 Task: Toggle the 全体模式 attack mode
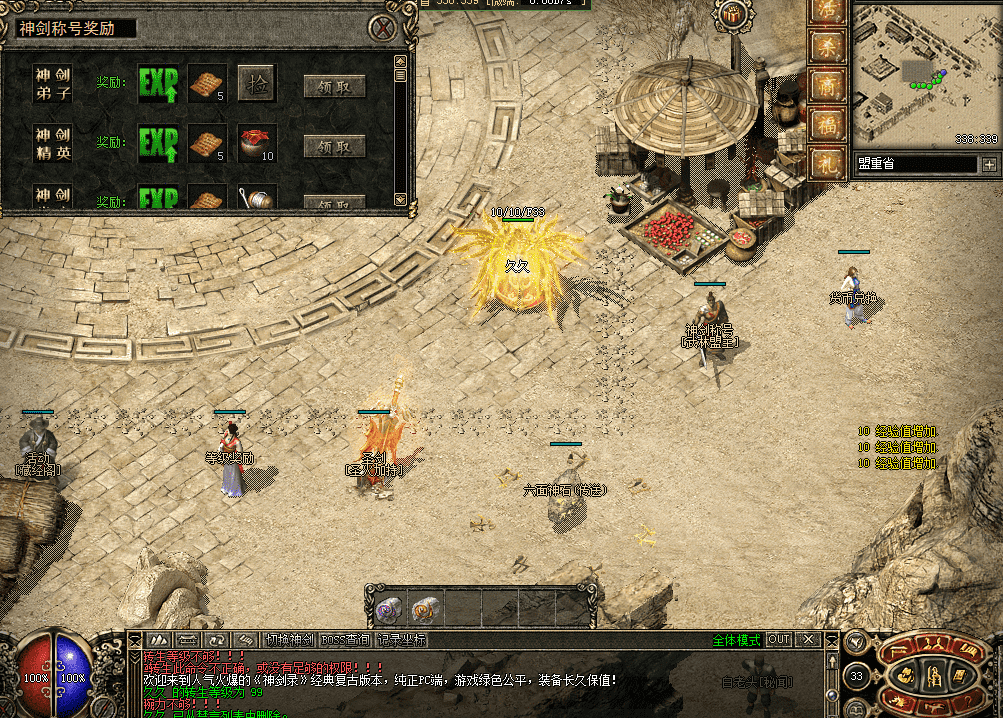pyautogui.click(x=736, y=640)
